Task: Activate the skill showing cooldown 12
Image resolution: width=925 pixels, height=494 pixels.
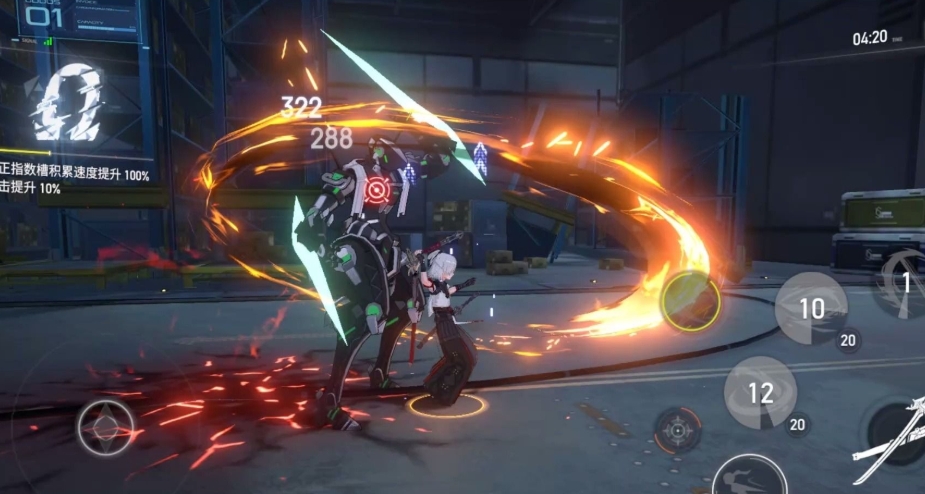Action: pyautogui.click(x=760, y=392)
